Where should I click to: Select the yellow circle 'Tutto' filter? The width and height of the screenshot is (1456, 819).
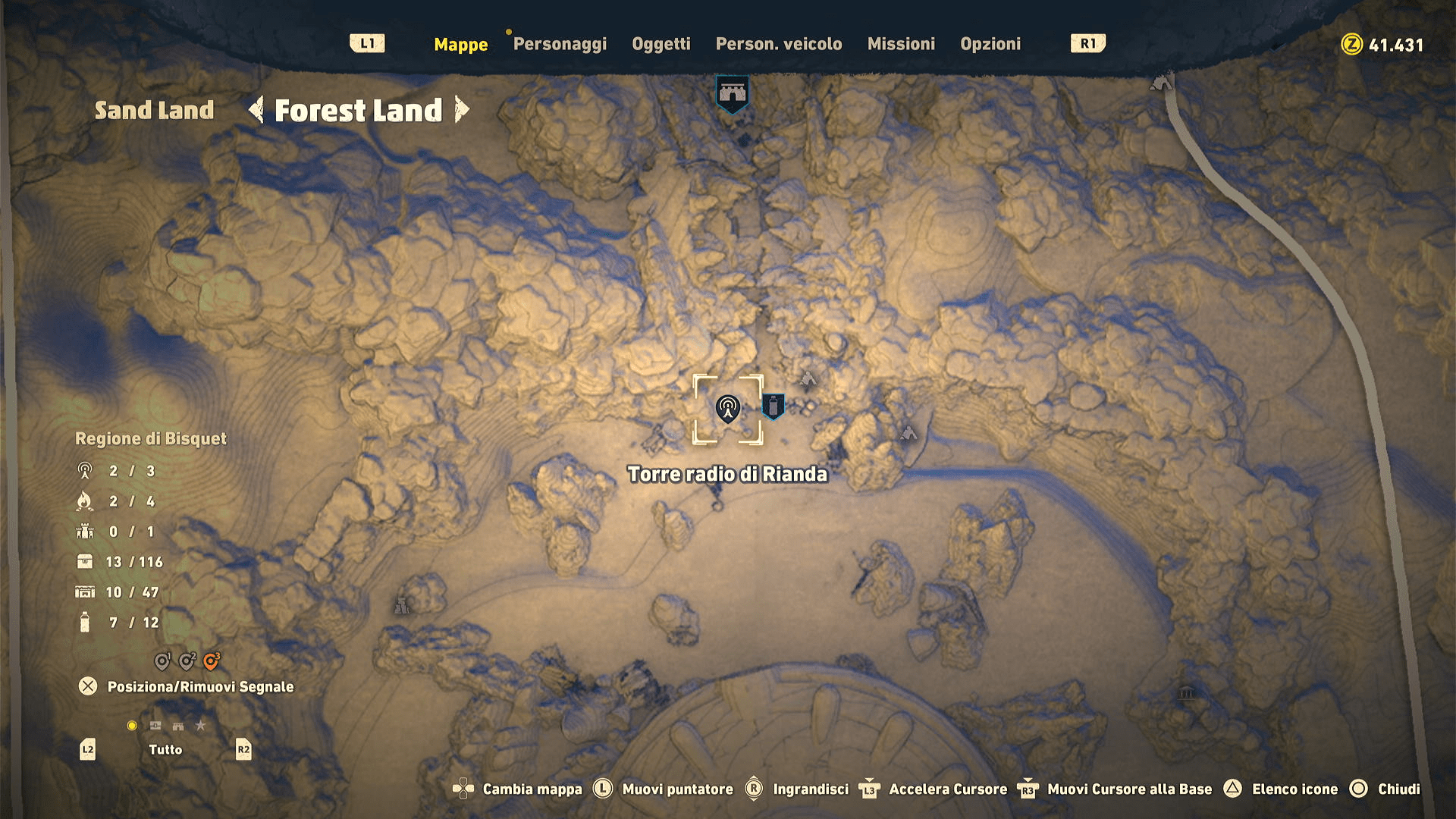coord(132,726)
